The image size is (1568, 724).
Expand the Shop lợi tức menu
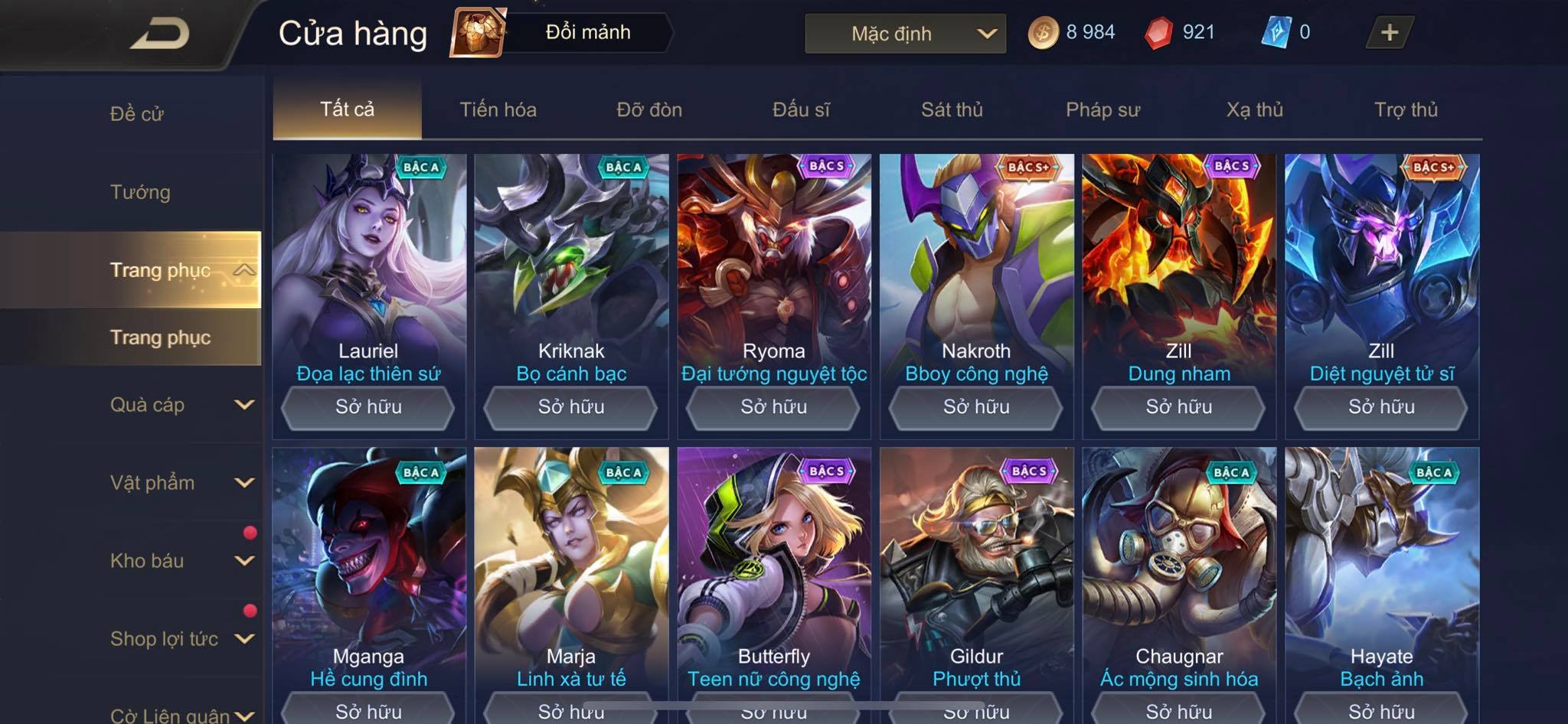pyautogui.click(x=180, y=639)
